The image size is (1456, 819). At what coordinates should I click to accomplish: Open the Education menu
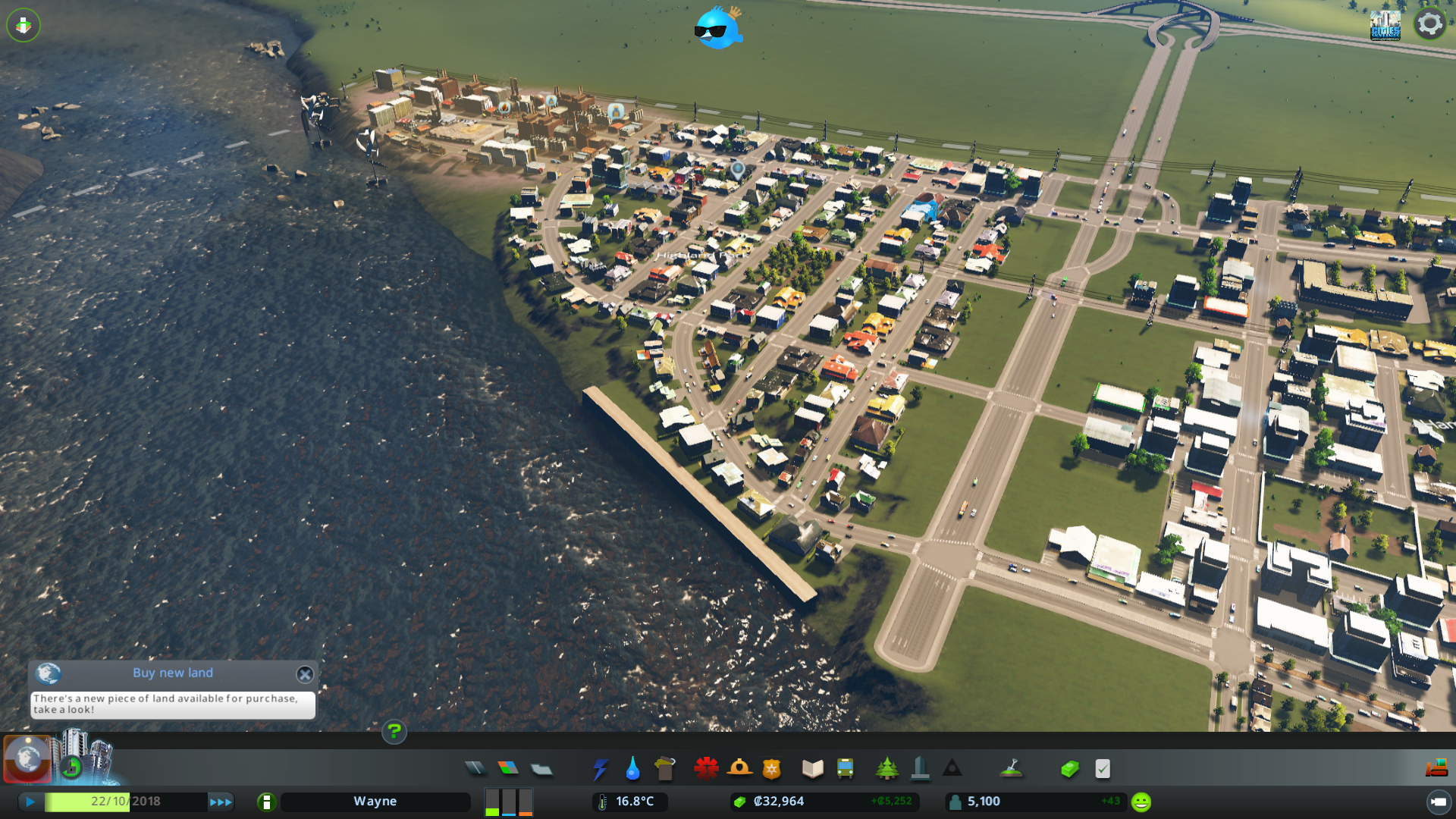tap(811, 768)
